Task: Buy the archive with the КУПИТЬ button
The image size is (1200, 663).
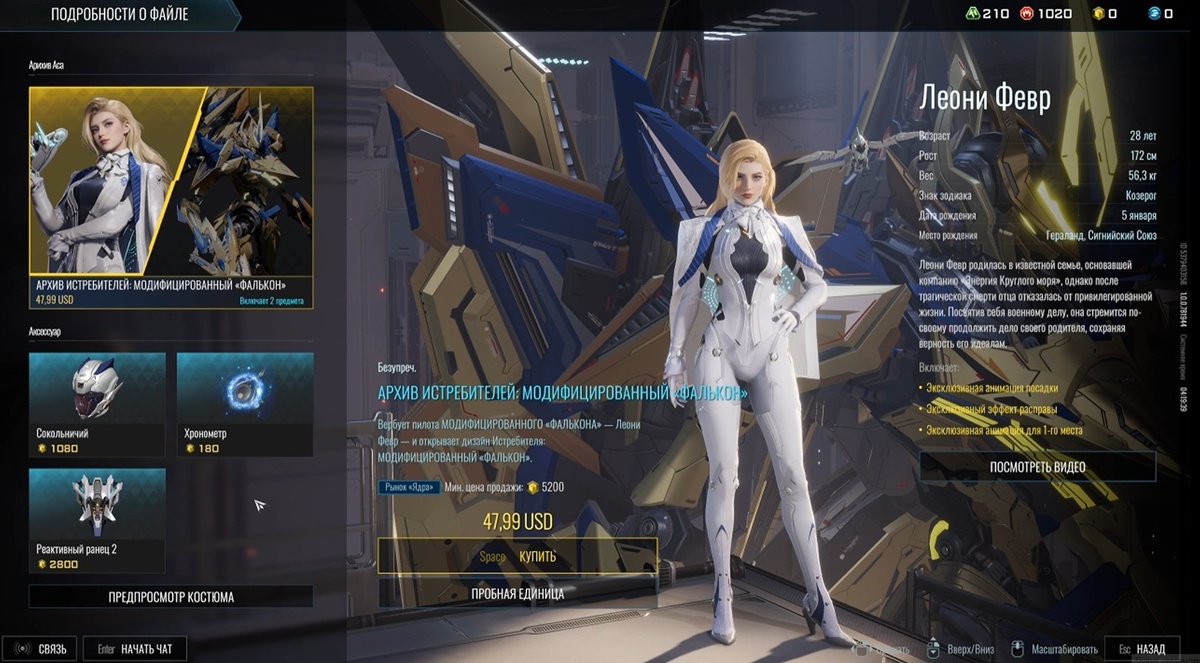Action: (x=517, y=556)
